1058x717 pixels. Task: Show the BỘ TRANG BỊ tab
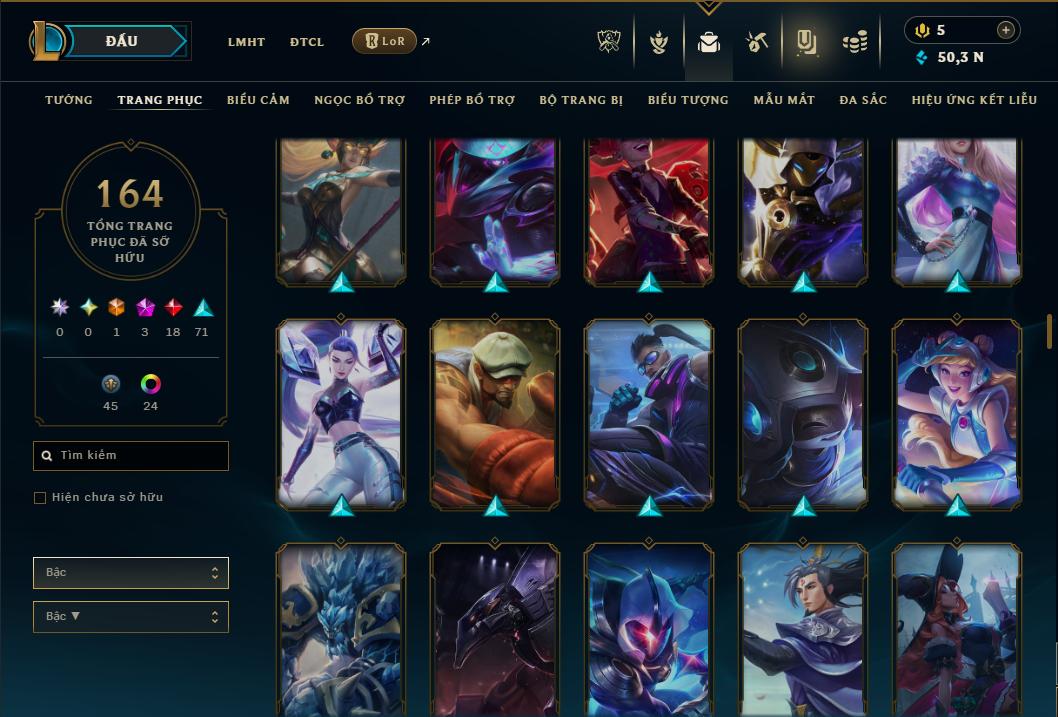581,100
